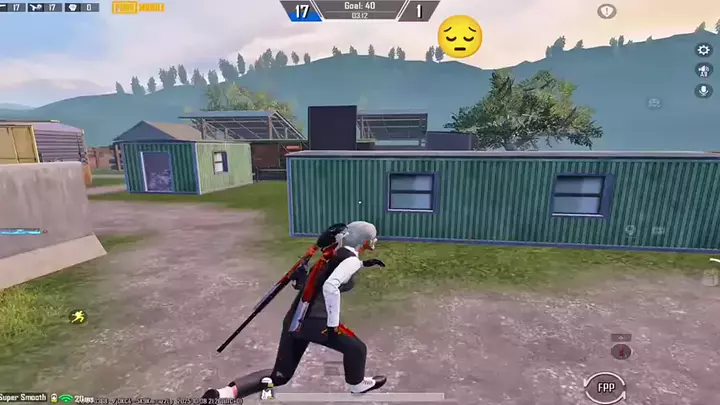Switch camera using the FPP button
Viewport: 720px width, 405px height.
(606, 385)
